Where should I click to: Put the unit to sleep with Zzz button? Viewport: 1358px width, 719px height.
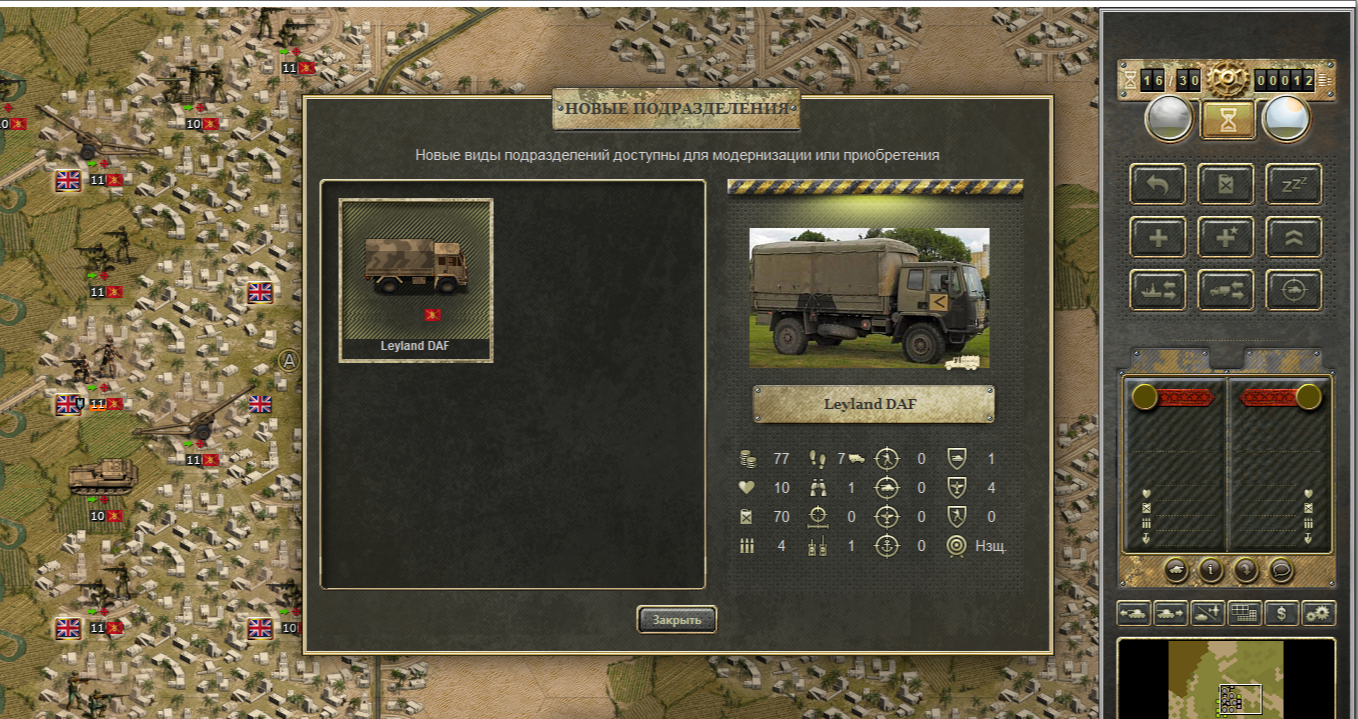[x=1293, y=184]
